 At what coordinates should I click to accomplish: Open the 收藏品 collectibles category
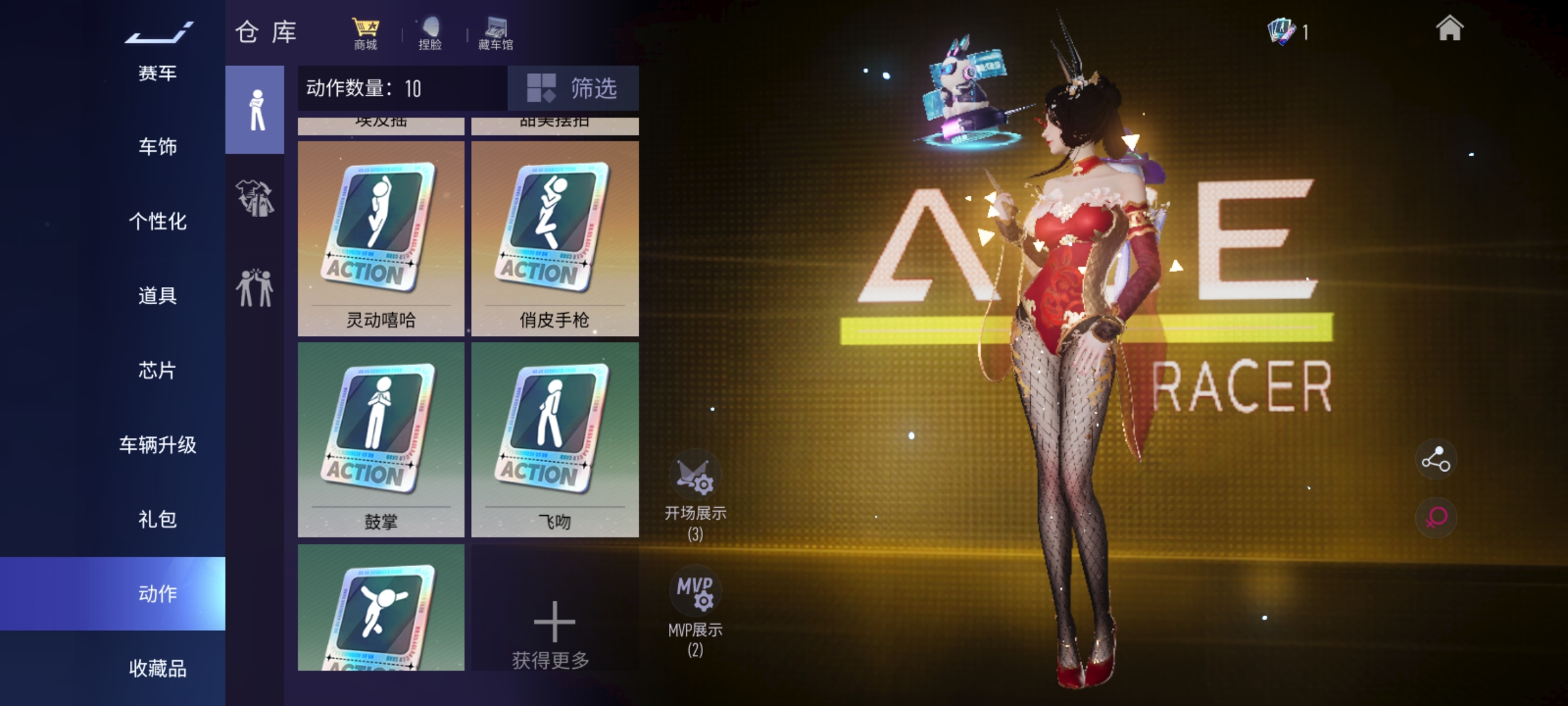(157, 668)
